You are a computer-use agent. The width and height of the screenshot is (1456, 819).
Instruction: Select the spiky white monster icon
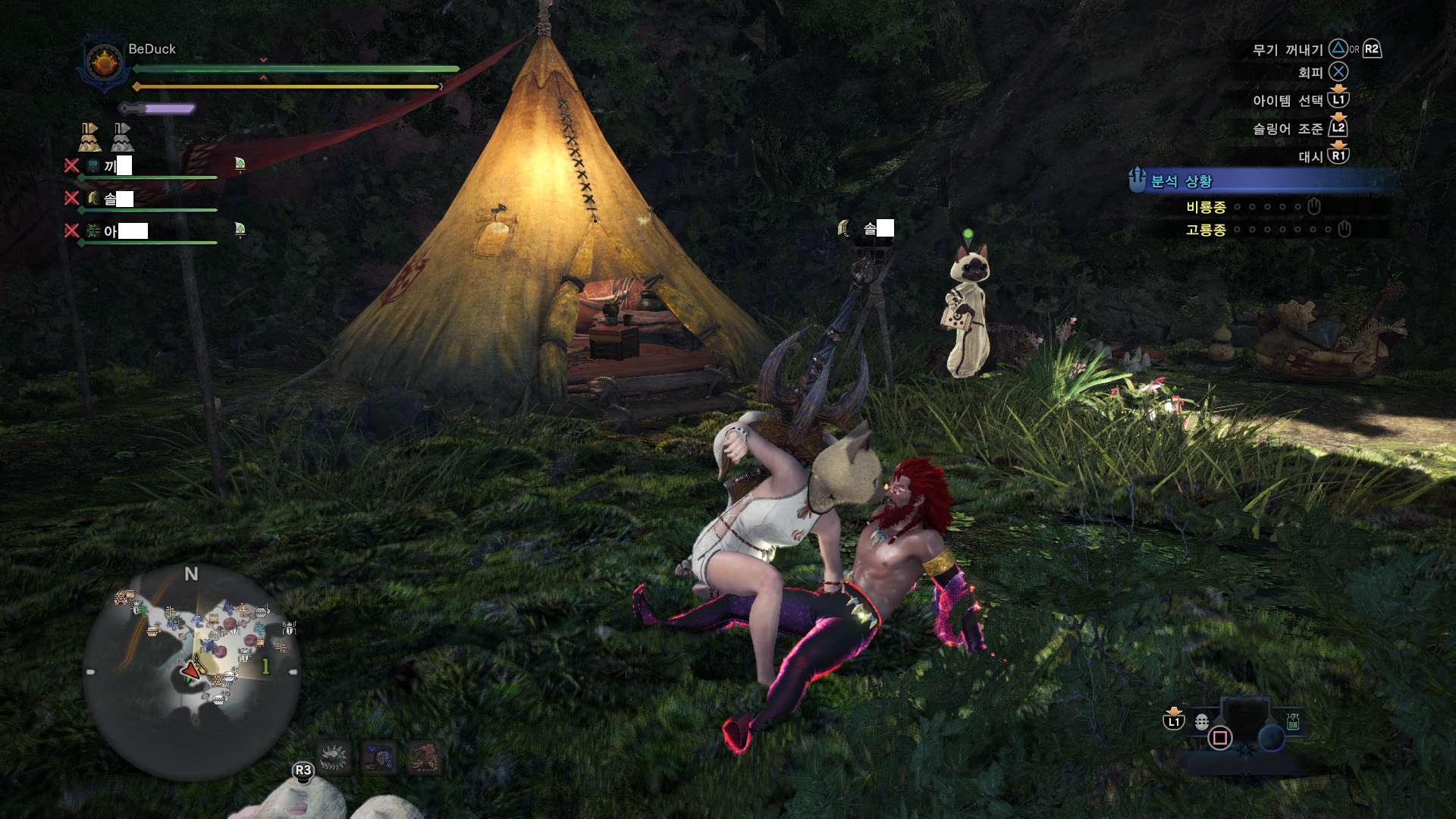(334, 757)
